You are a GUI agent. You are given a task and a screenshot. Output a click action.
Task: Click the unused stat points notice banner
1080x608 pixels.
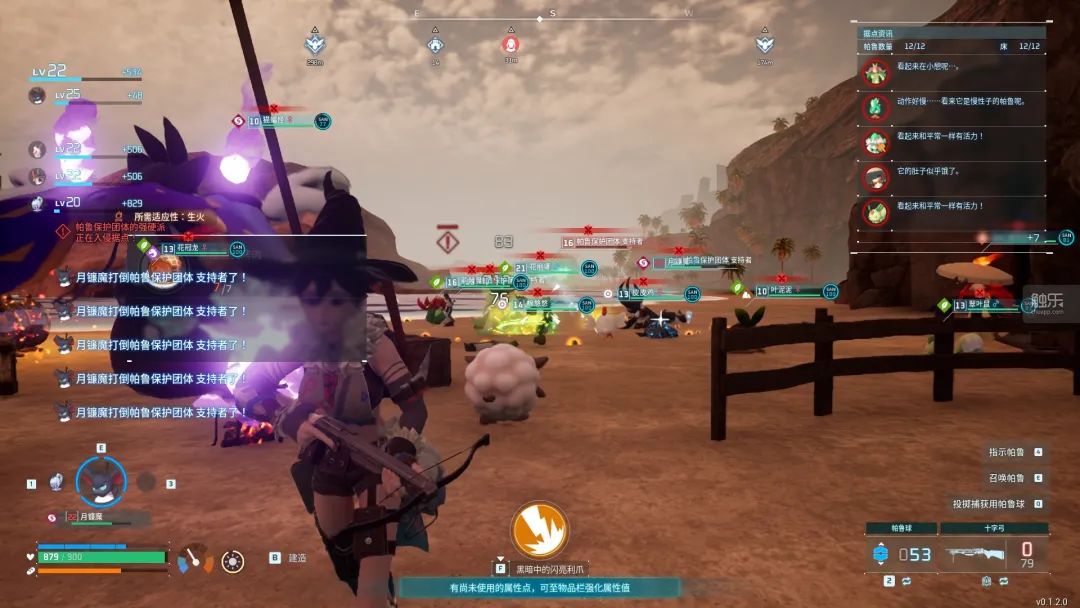[539, 588]
